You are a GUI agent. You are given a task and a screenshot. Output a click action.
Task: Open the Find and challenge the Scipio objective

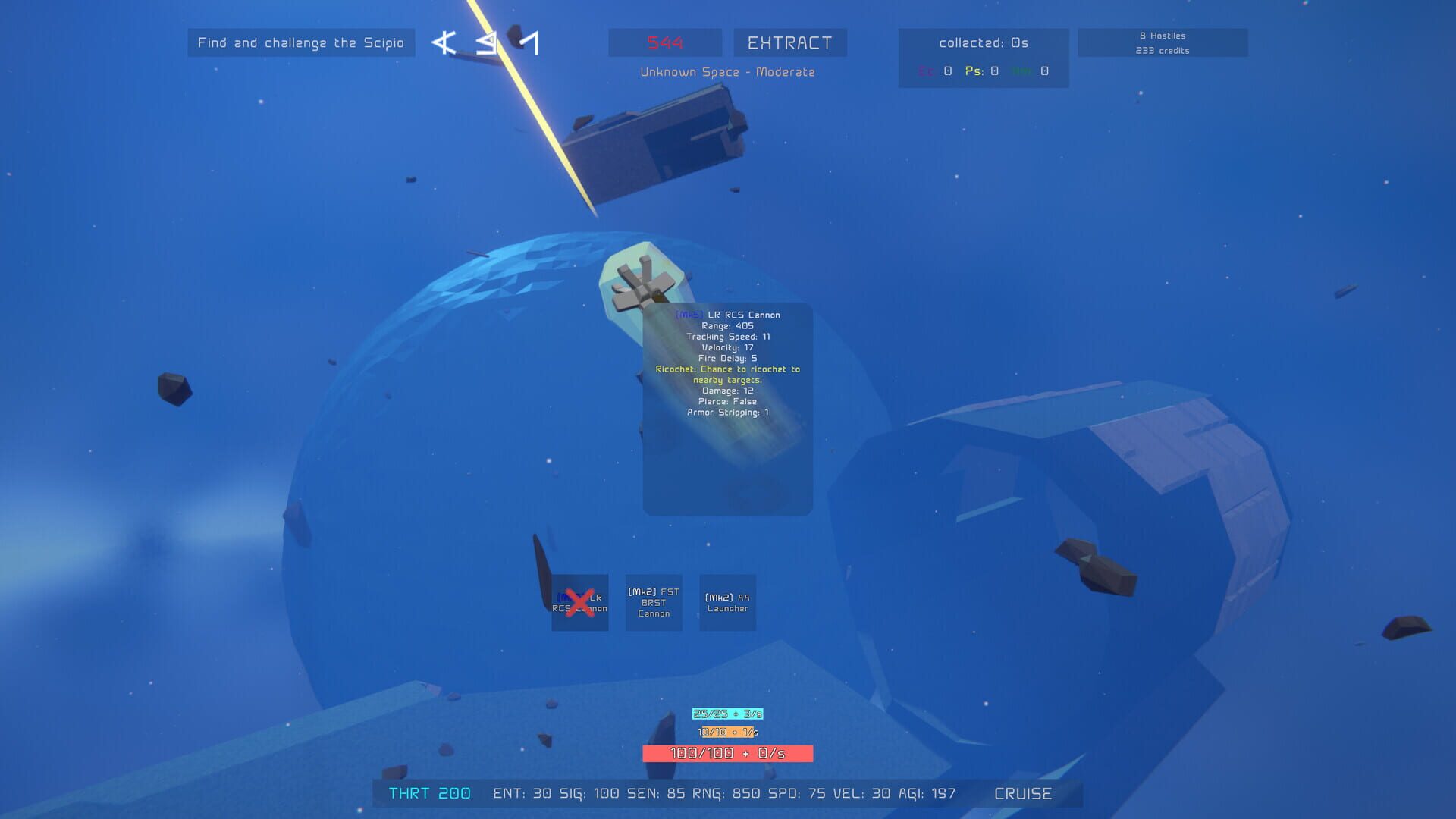pyautogui.click(x=301, y=43)
